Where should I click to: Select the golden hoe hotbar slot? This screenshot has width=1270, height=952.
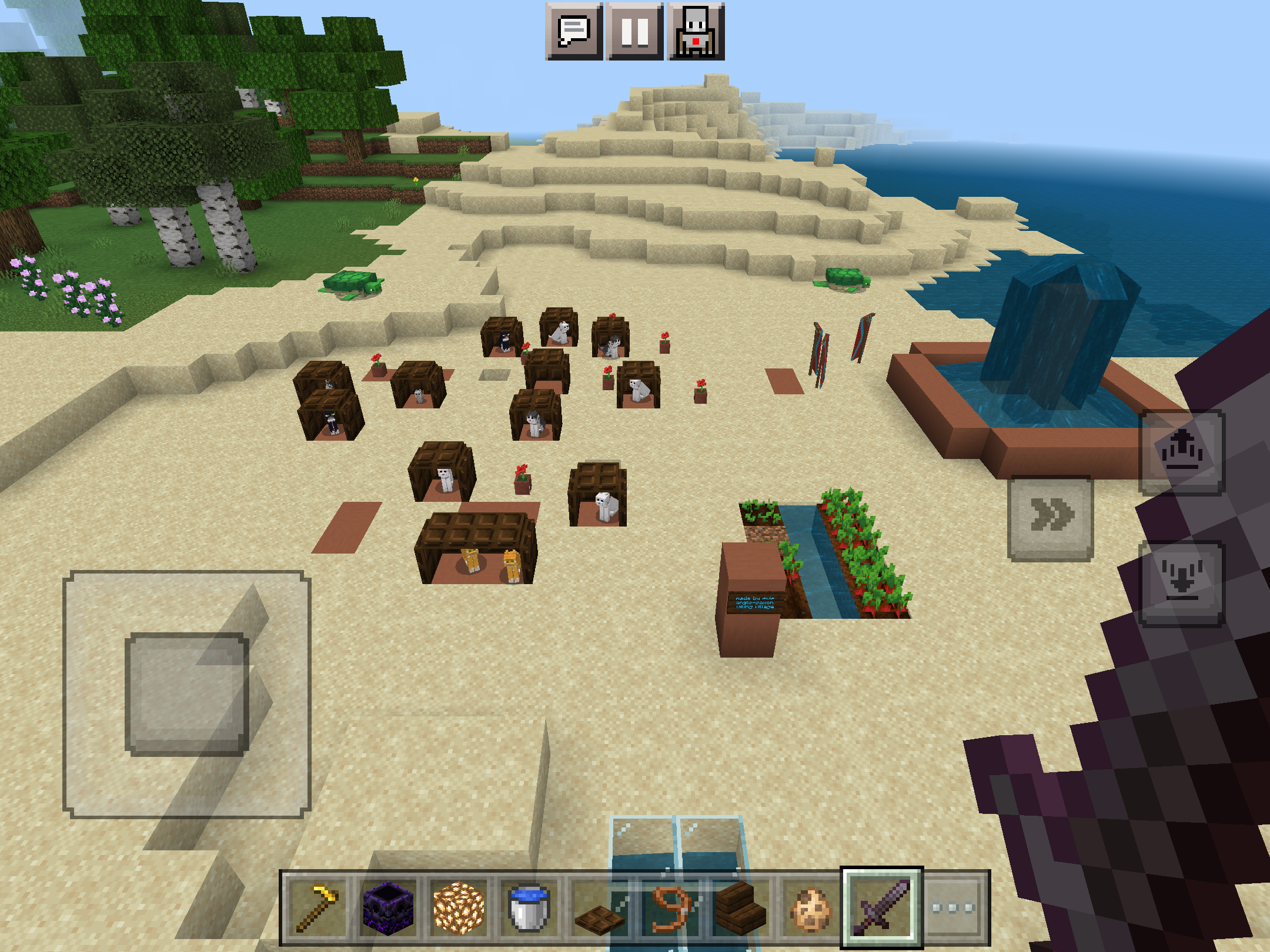pyautogui.click(x=318, y=908)
